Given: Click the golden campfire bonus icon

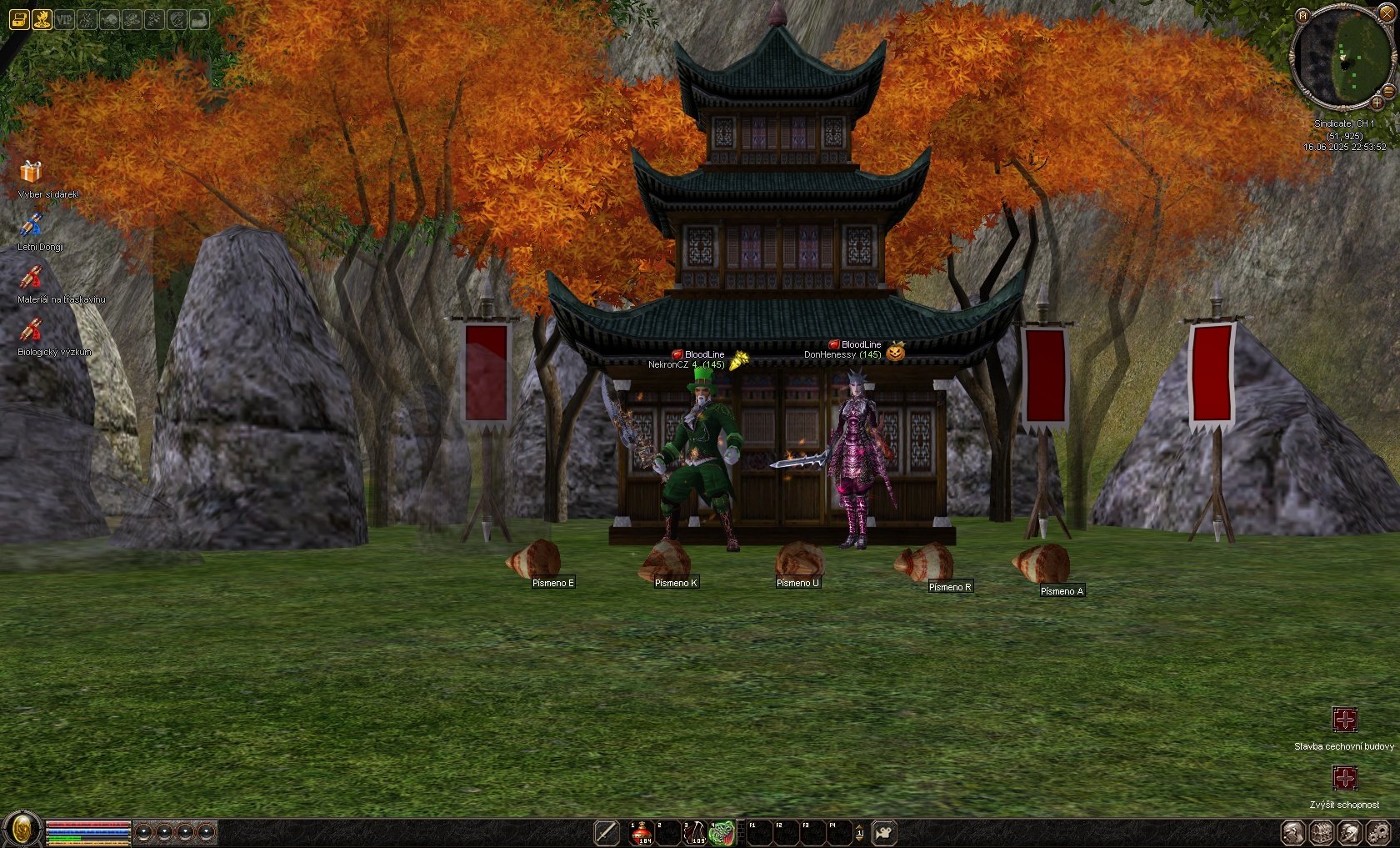Looking at the screenshot, I should click(x=42, y=19).
